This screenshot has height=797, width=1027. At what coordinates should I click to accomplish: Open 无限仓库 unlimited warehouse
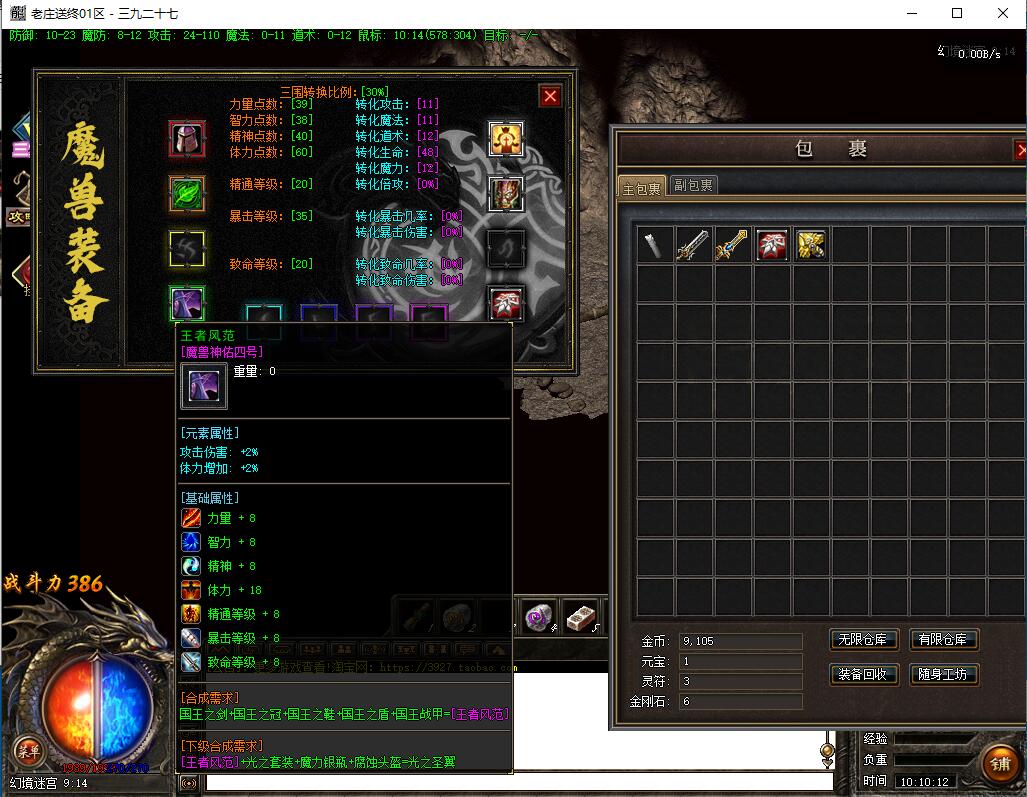tap(864, 640)
